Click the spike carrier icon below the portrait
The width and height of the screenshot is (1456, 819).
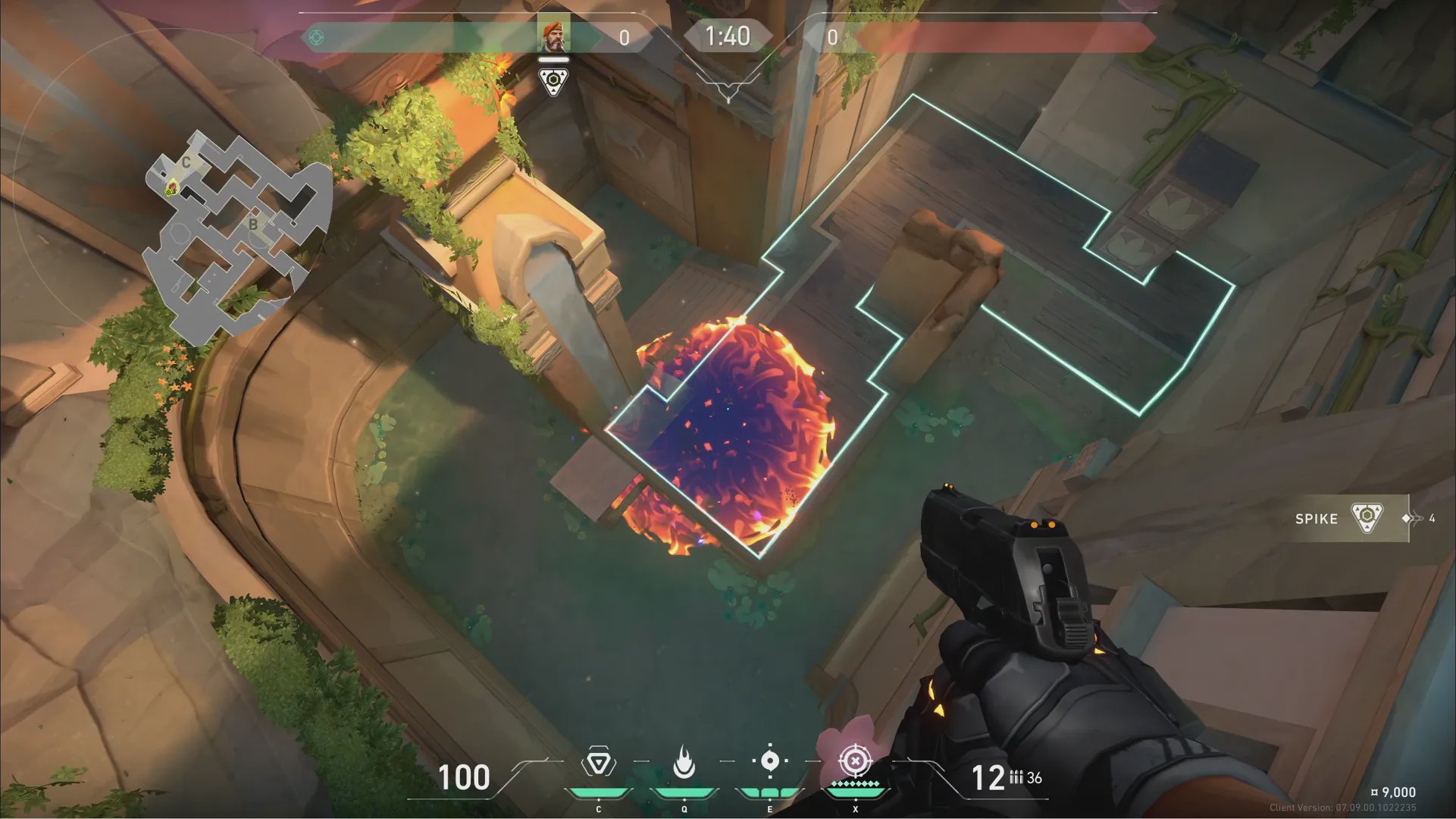click(x=554, y=82)
